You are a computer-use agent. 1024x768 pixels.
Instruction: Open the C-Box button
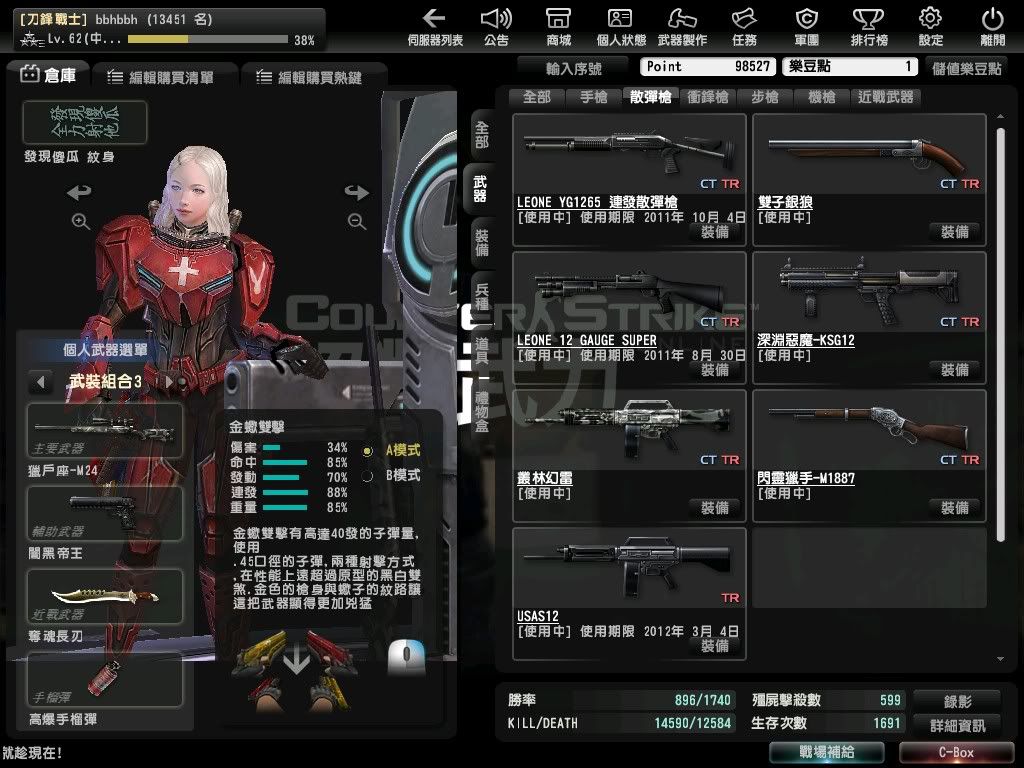956,752
